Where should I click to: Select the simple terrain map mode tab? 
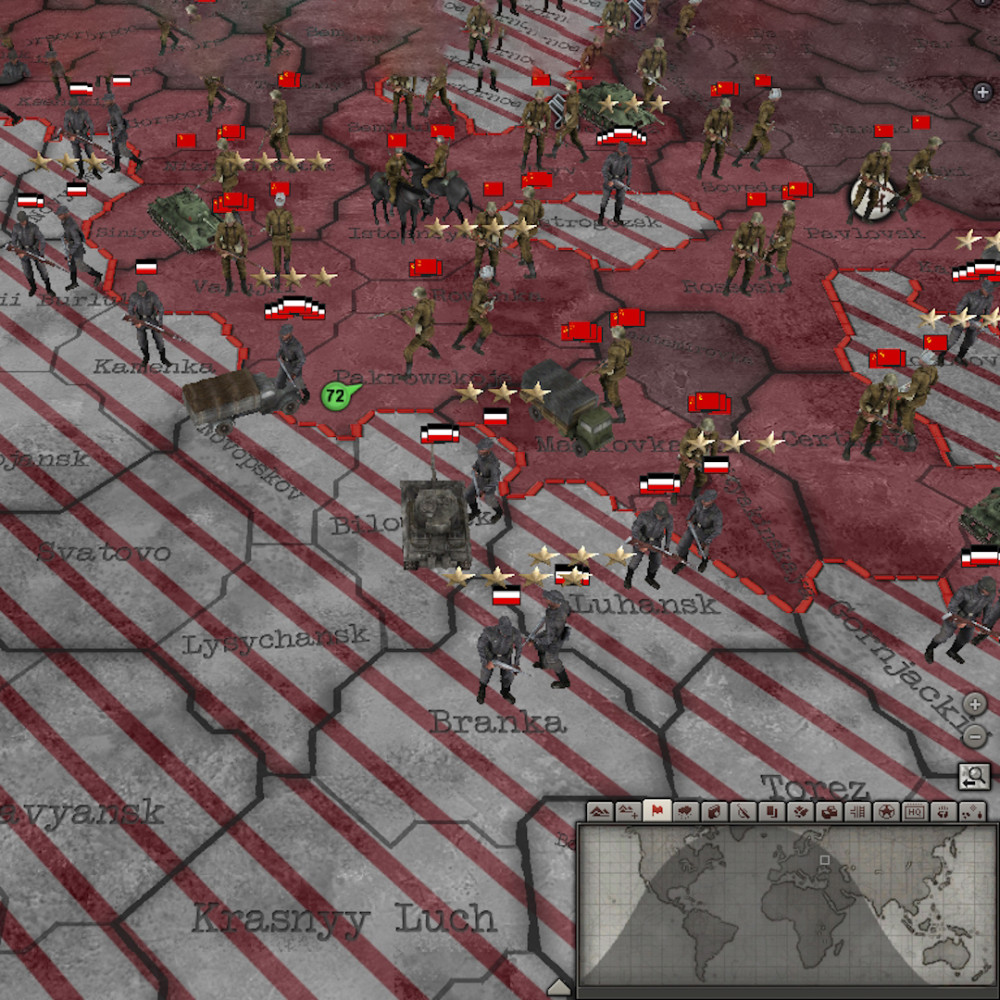(x=628, y=812)
